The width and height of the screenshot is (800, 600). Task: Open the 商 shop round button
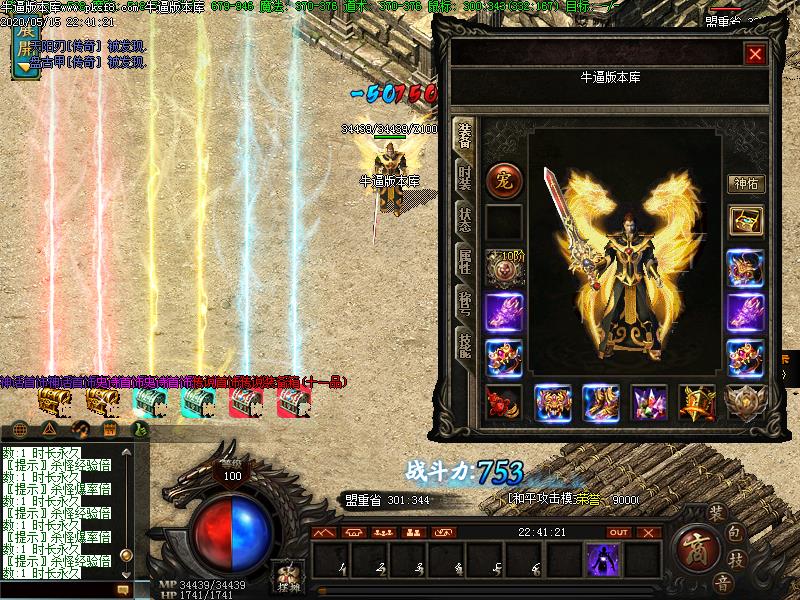click(691, 548)
